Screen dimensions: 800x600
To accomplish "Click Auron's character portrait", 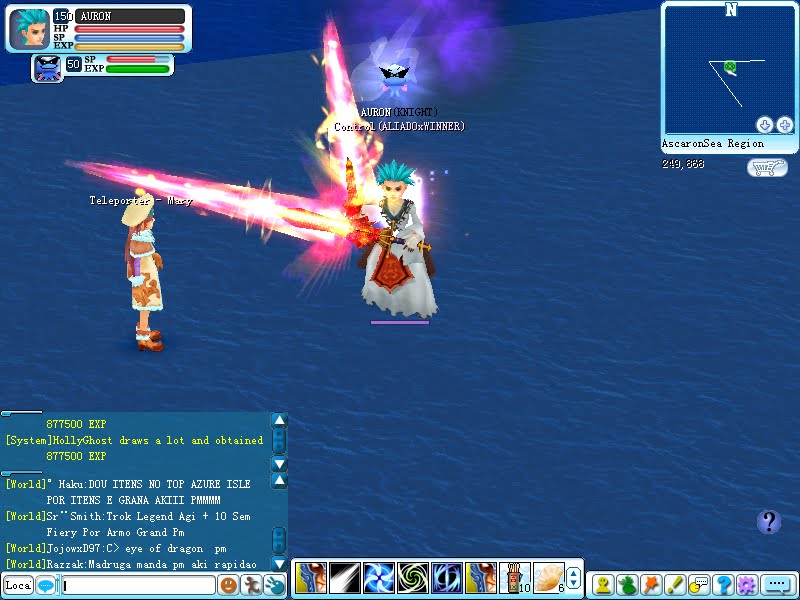I will 28,30.
